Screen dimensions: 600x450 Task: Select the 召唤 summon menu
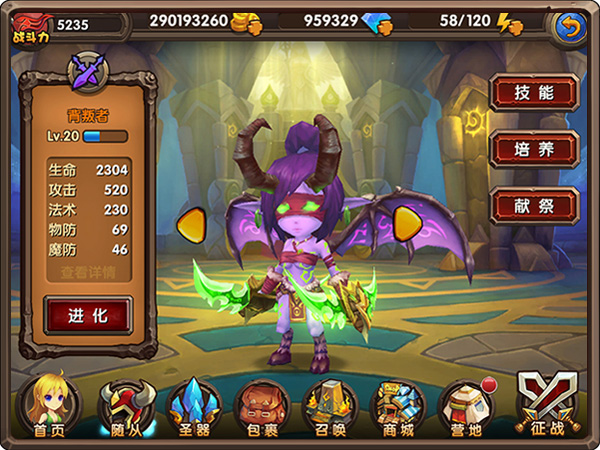[329, 406]
